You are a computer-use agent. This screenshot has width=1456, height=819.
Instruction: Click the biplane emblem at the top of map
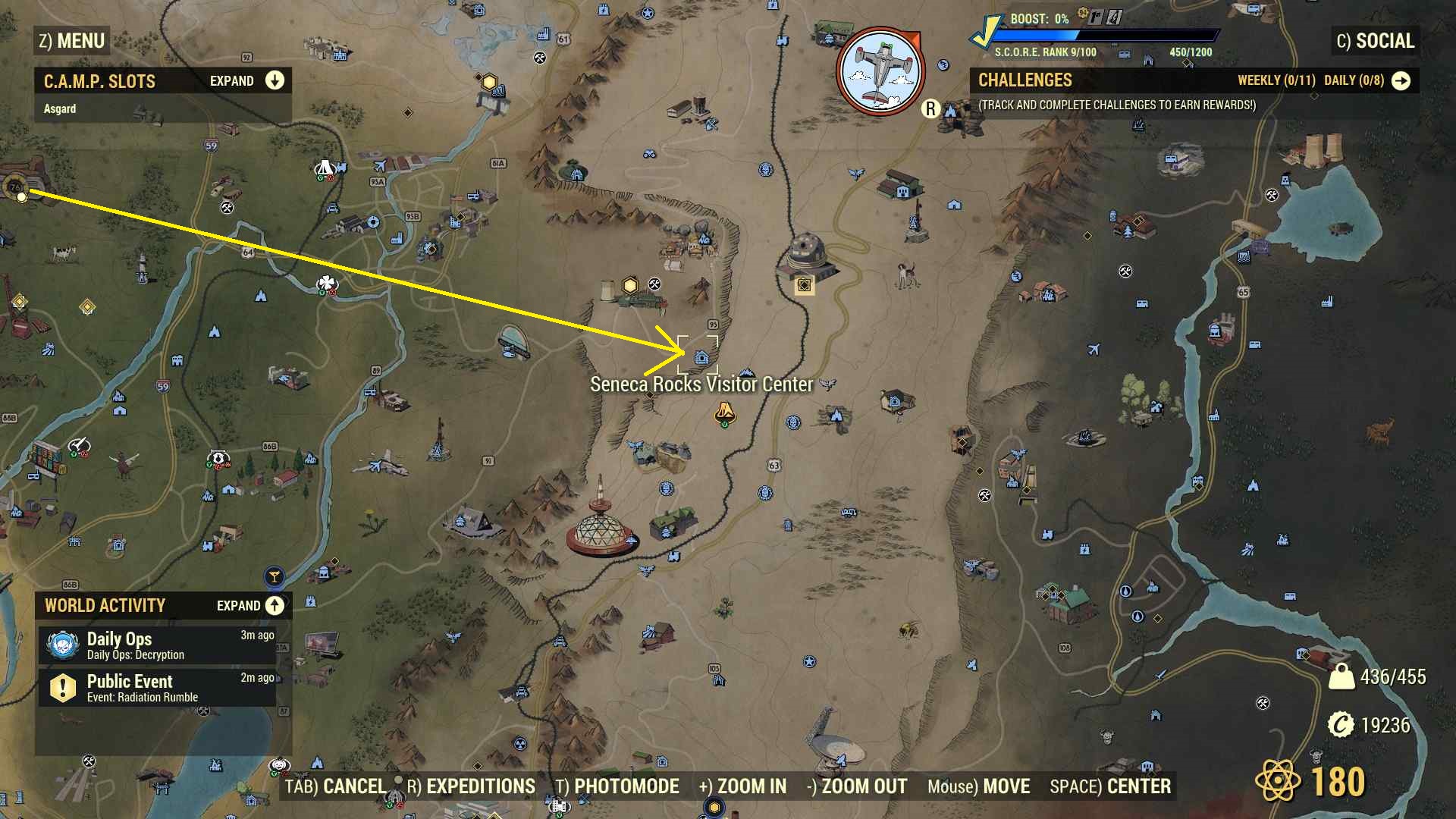(881, 70)
